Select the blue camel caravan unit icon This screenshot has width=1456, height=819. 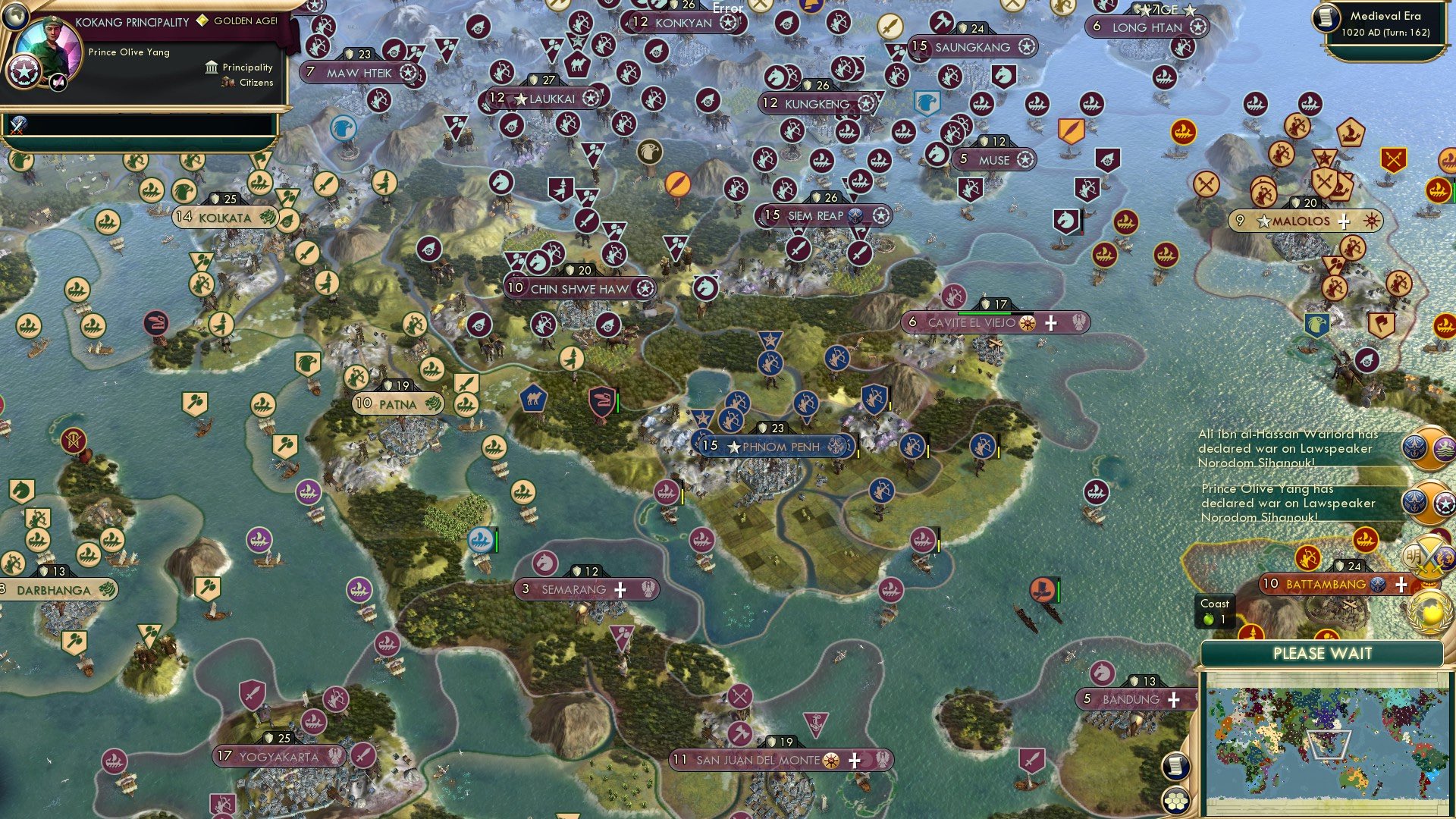point(533,397)
